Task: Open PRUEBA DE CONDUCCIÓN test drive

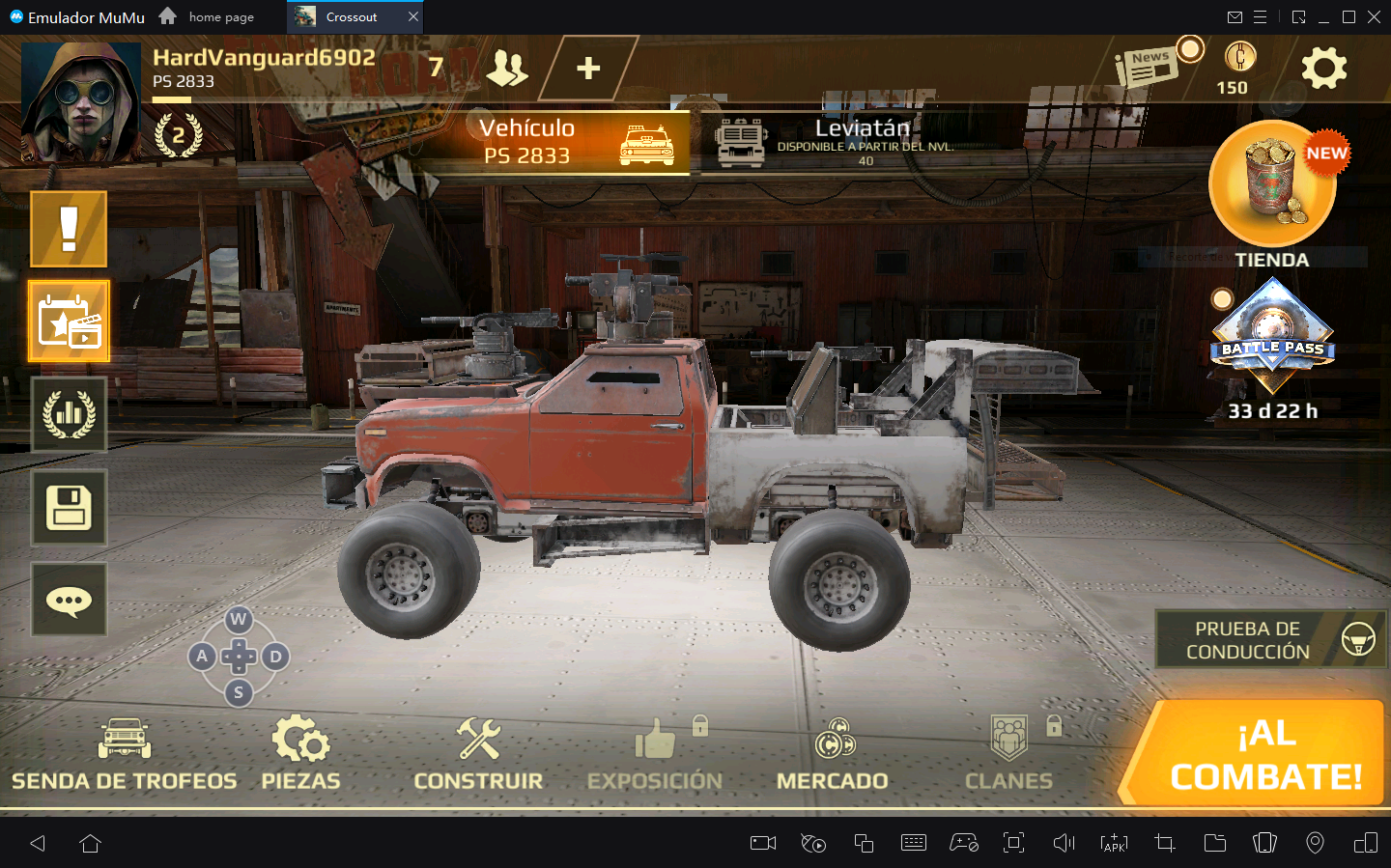Action: 1271,639
